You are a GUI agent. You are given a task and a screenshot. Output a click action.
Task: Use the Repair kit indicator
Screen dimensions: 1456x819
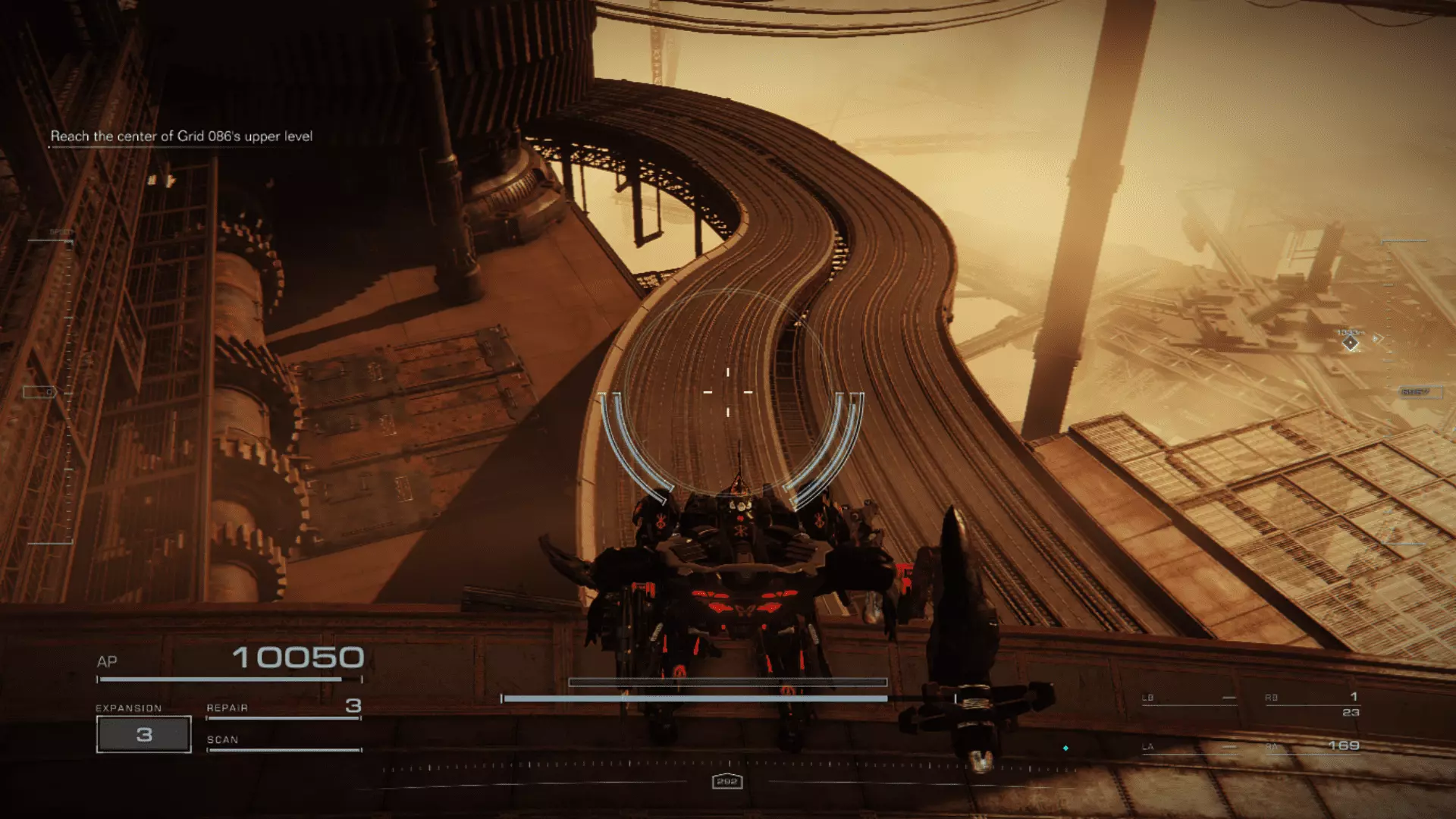coord(283,708)
